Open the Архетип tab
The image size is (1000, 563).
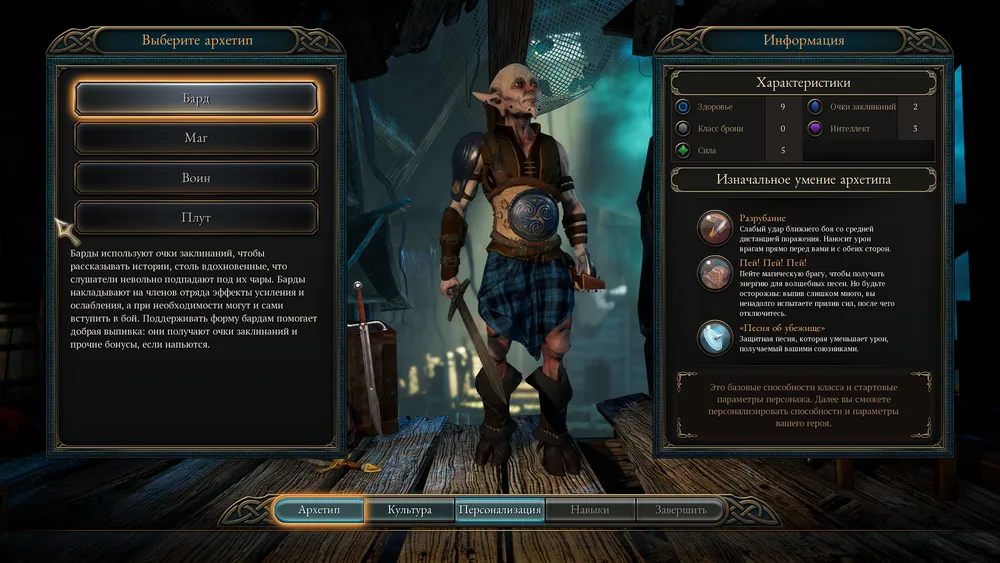319,510
